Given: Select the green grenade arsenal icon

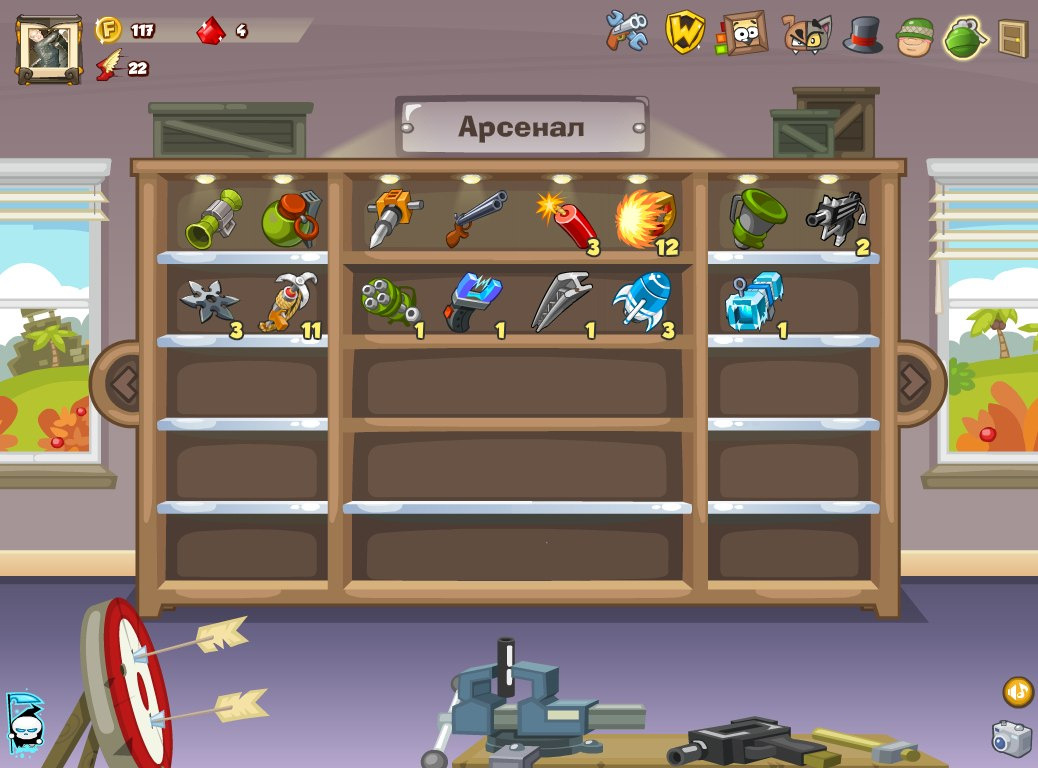Looking at the screenshot, I should pos(965,37).
